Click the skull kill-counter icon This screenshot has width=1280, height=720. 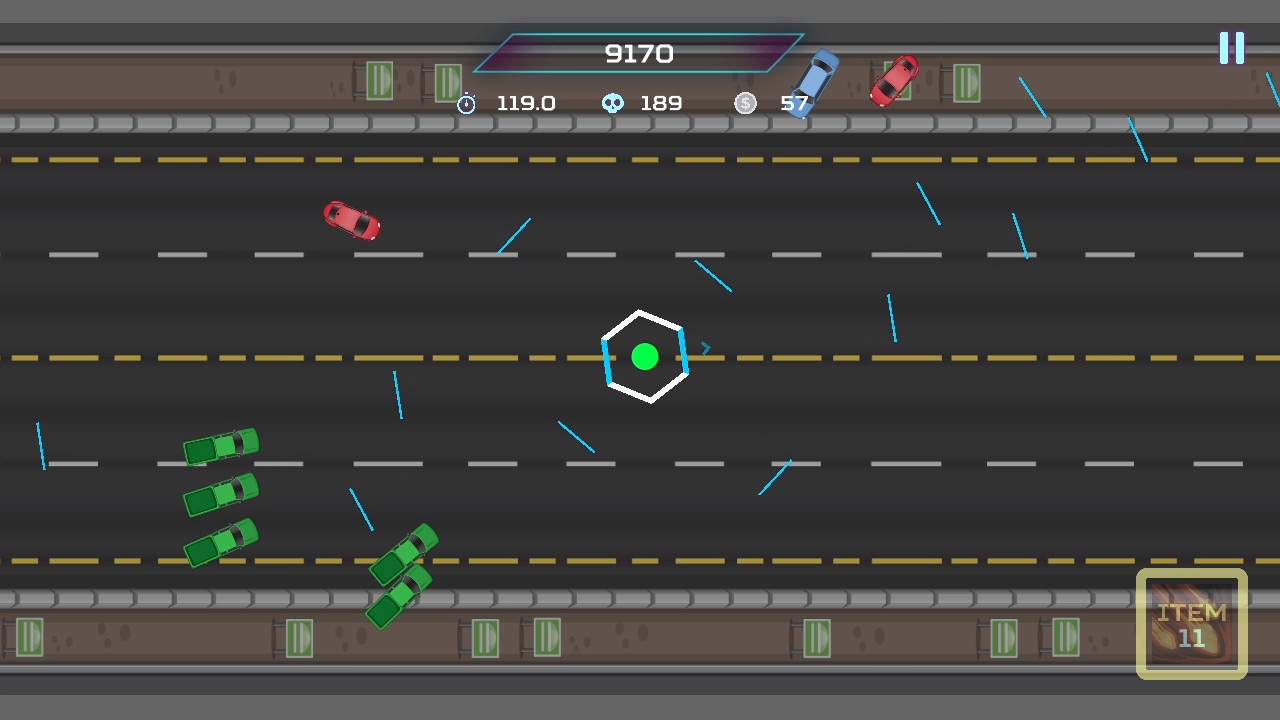point(612,103)
